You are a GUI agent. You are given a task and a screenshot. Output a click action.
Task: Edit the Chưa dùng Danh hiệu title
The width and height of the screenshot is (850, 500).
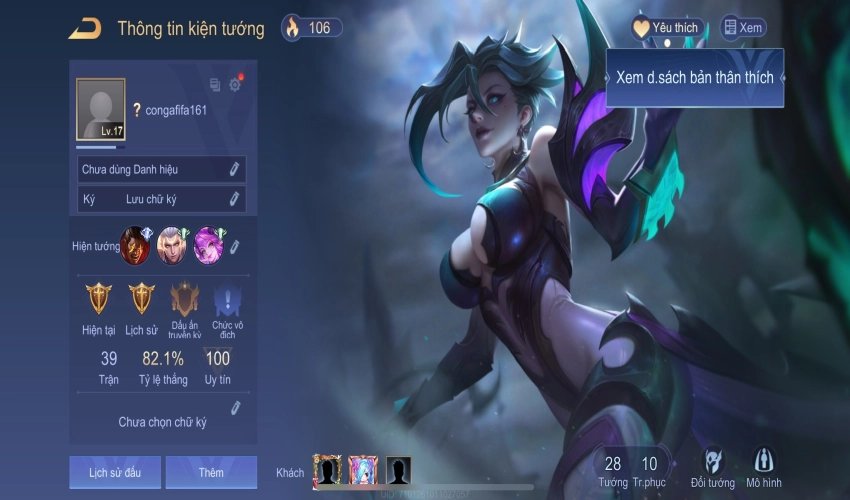tap(234, 169)
